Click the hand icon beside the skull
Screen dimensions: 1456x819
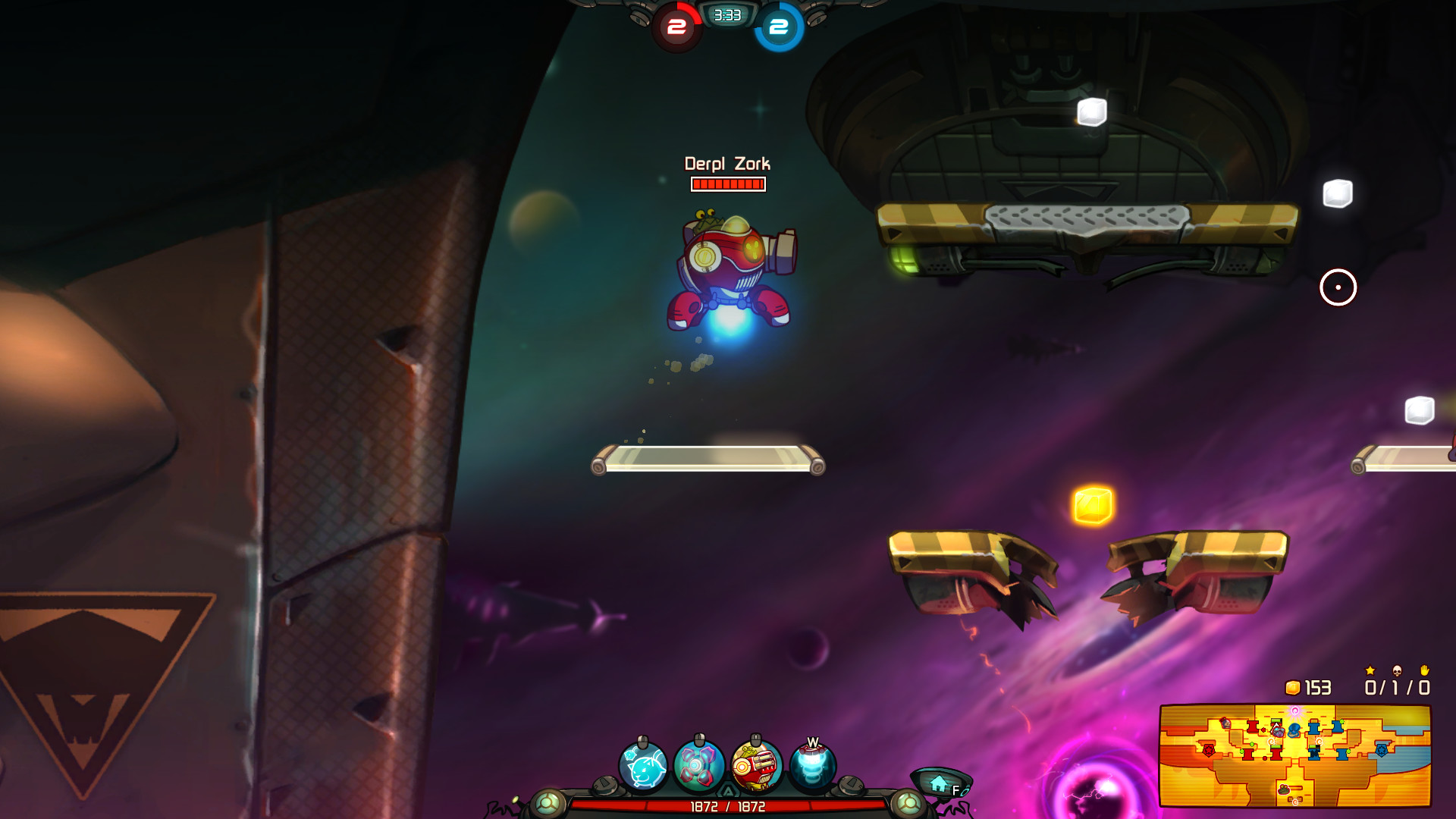pos(1425,670)
